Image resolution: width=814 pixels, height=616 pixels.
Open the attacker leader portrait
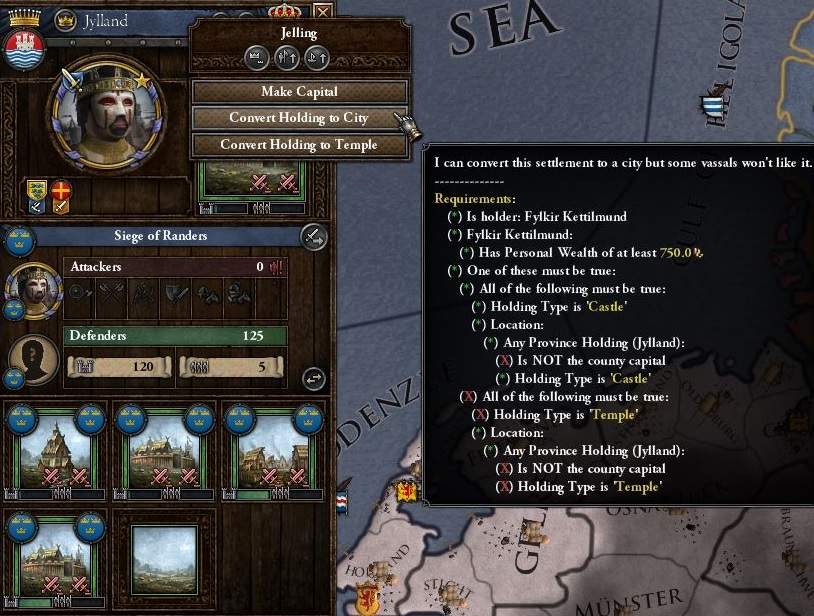tap(34, 289)
